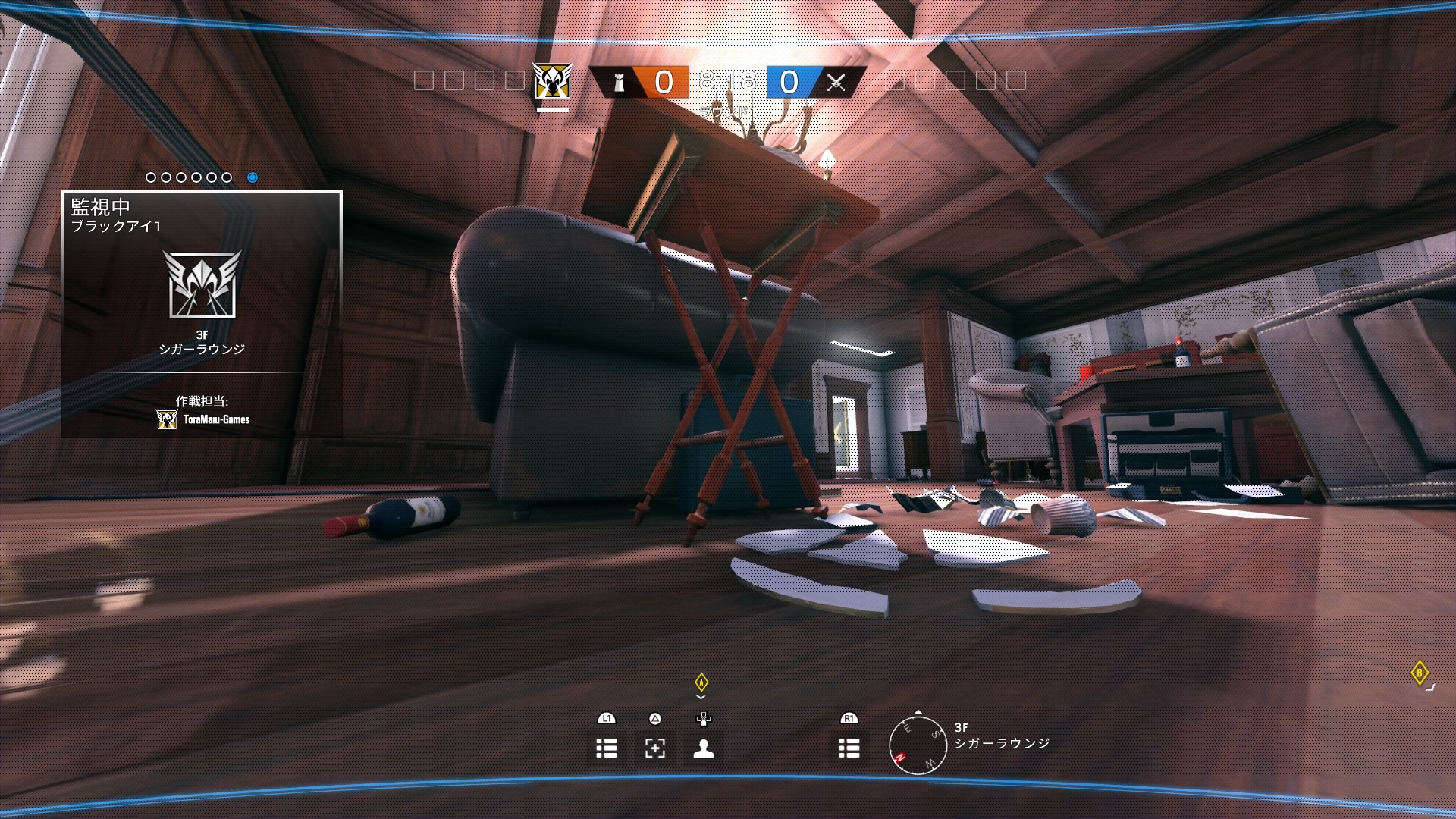Select the ToraMaru-Games operator portrait icon
This screenshot has height=819, width=1456.
pyautogui.click(x=165, y=419)
